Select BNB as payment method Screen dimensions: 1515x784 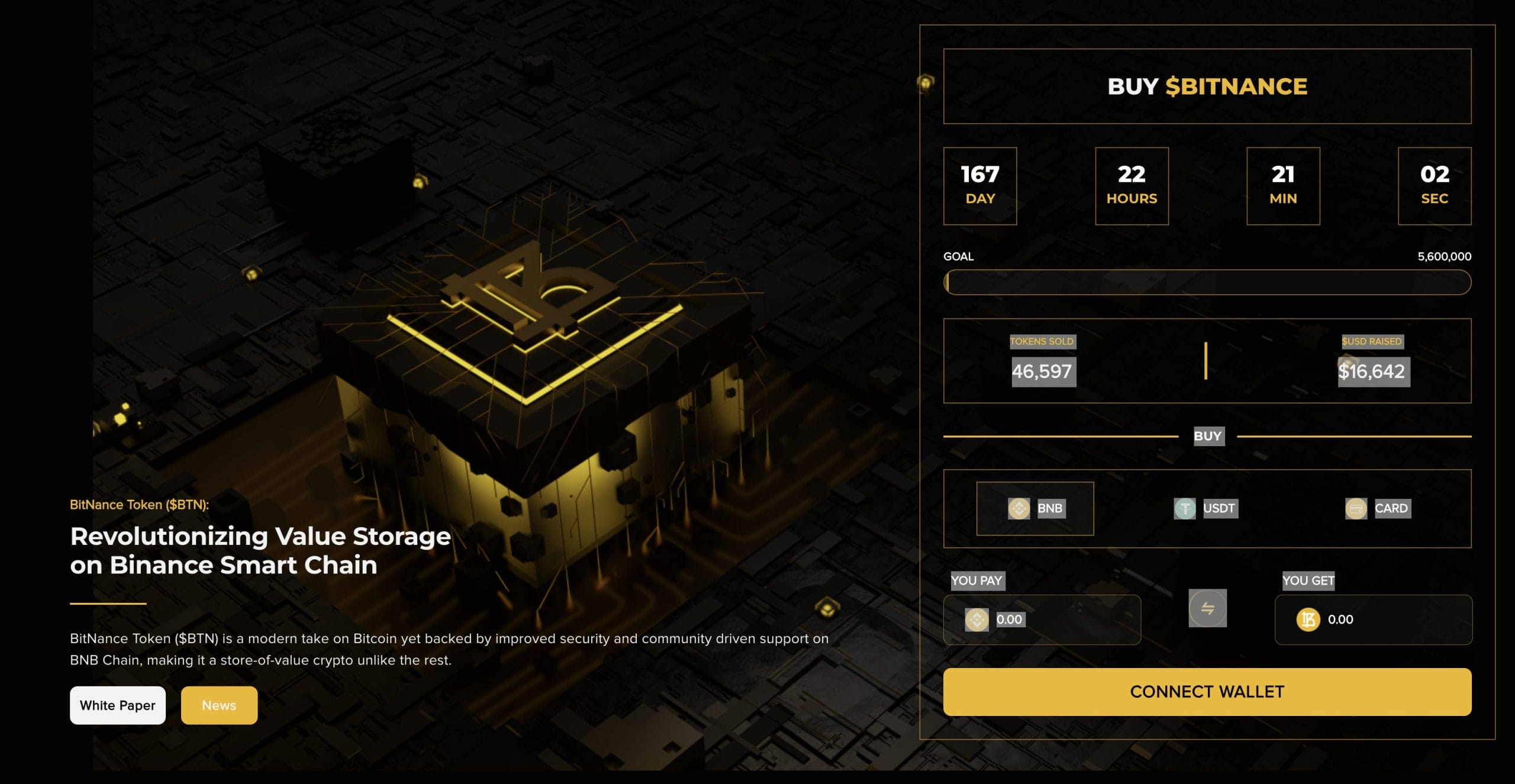tap(1035, 508)
